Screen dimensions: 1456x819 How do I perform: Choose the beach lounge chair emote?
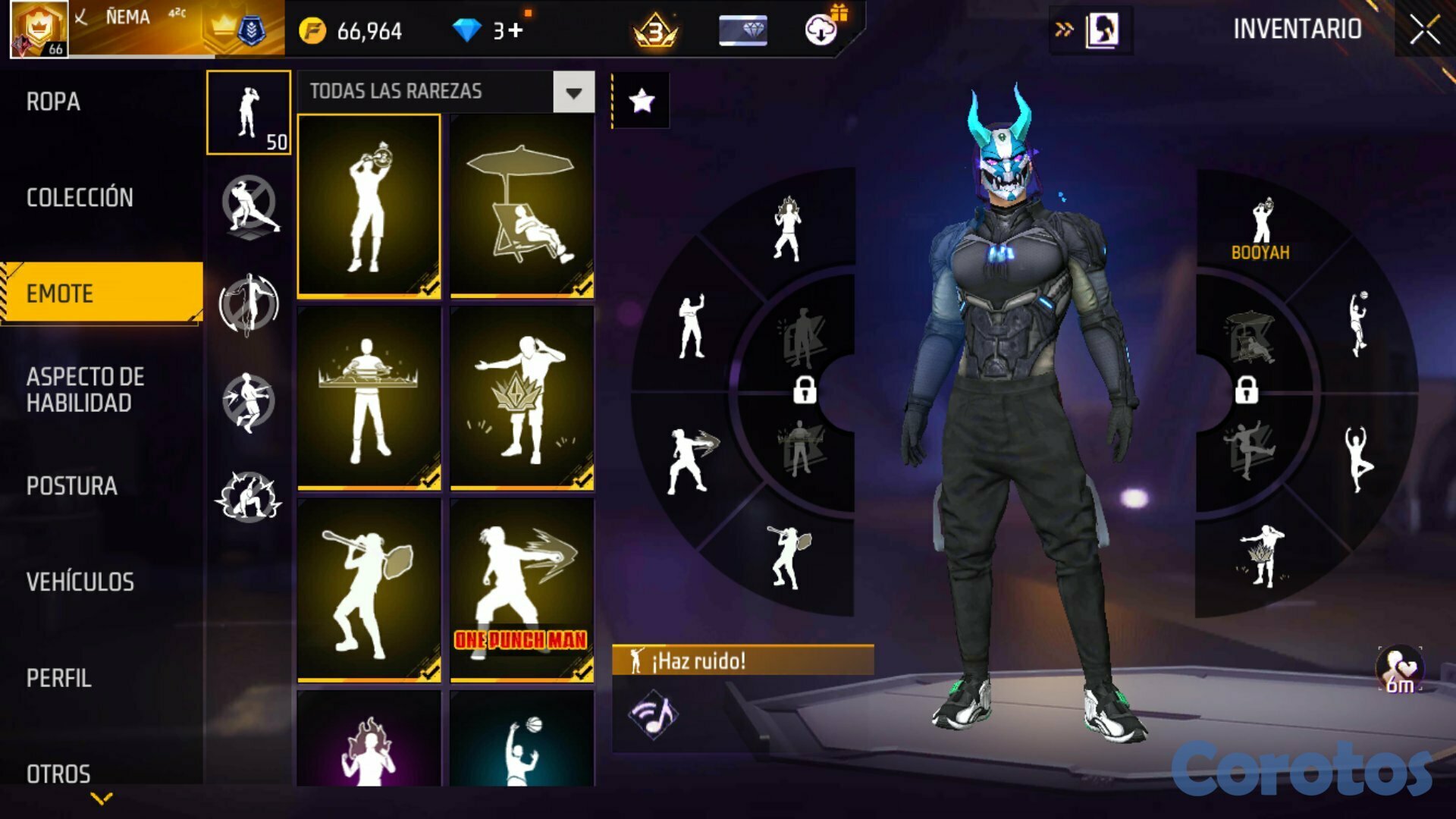(x=522, y=205)
